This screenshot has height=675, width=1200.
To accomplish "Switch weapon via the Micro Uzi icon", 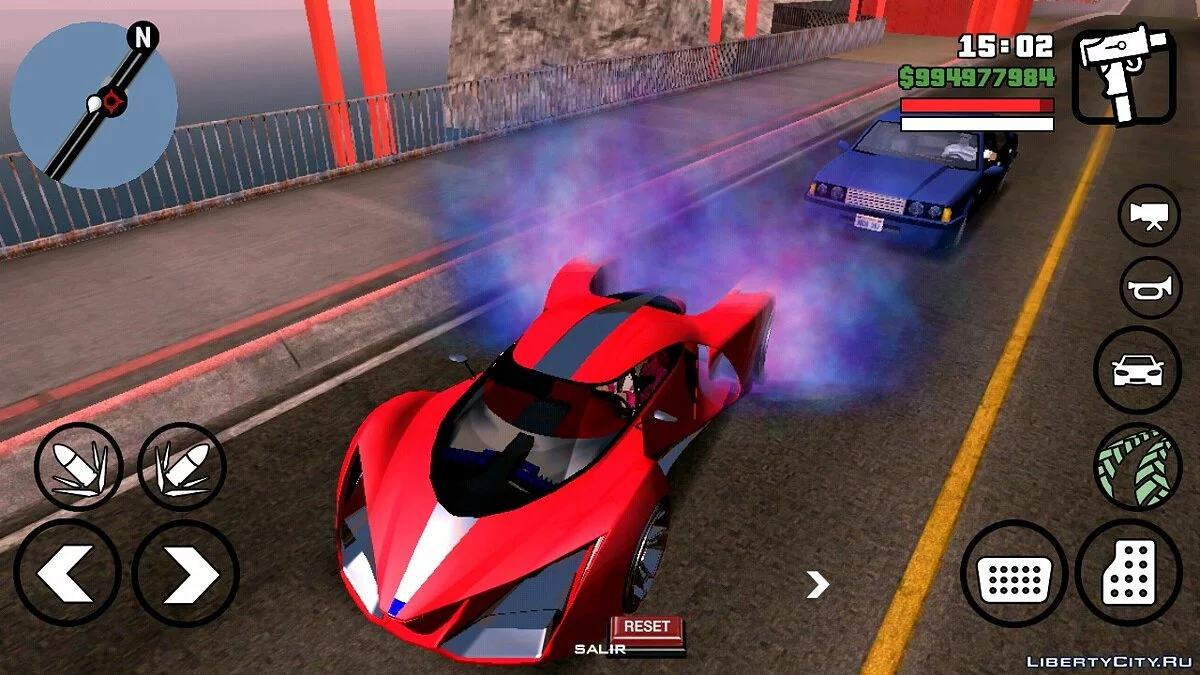I will pos(1123,76).
